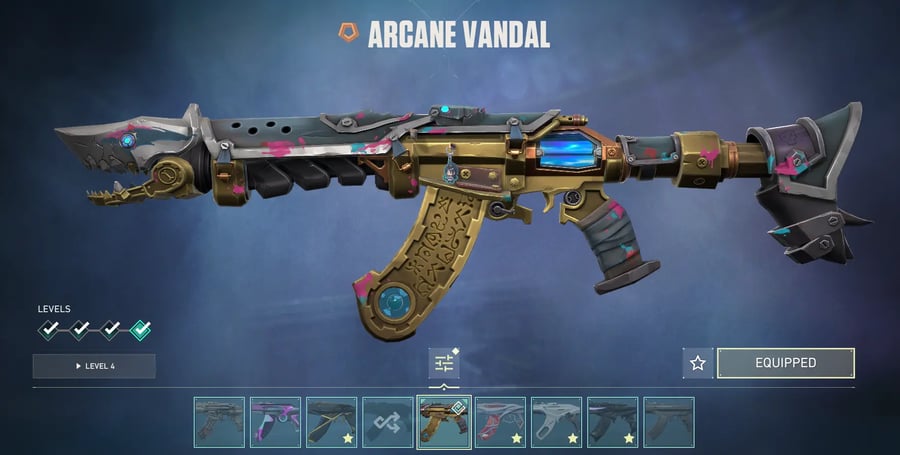
Task: Select the highlighted teal level diamond
Action: [140, 329]
